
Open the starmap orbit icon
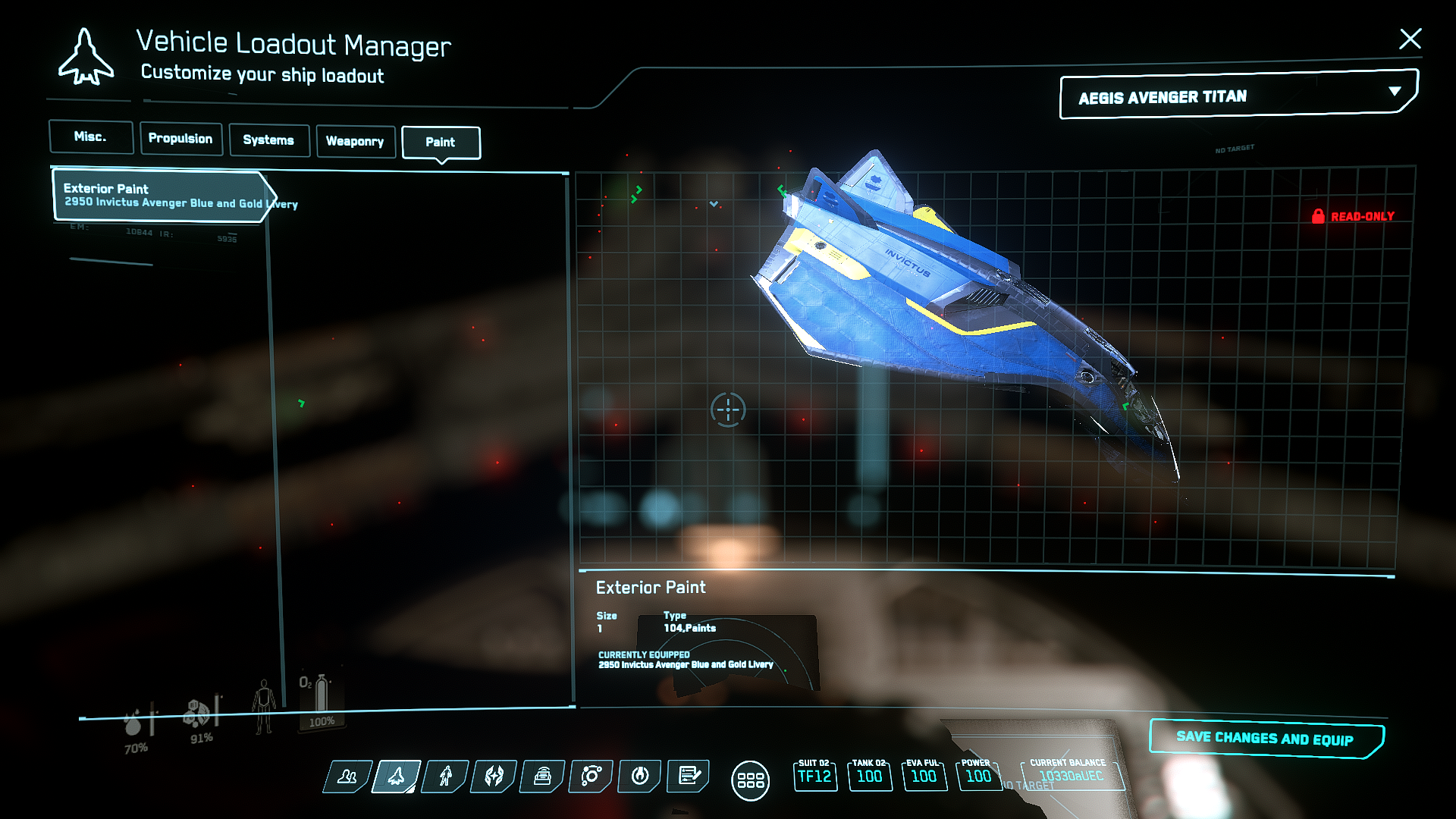tap(591, 776)
